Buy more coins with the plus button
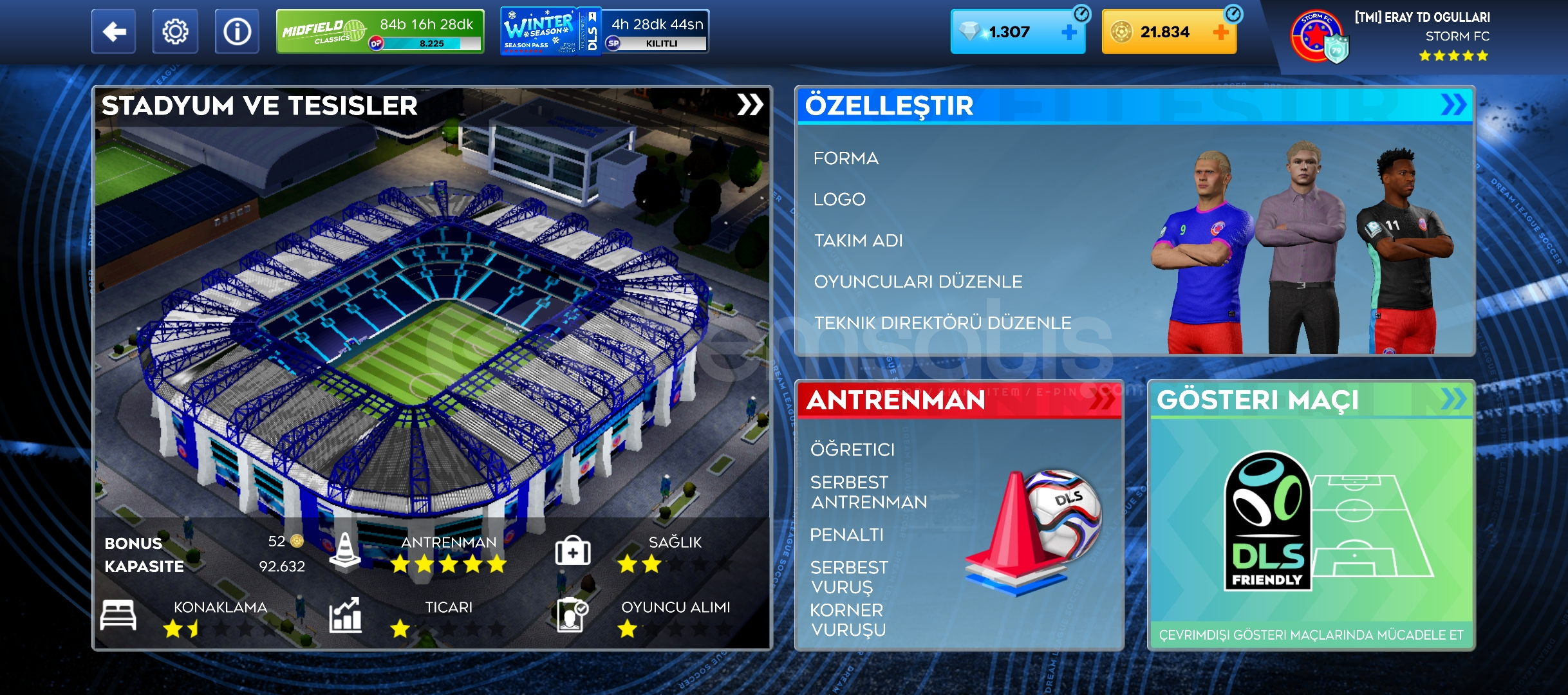Image resolution: width=1568 pixels, height=695 pixels. 1220,32
